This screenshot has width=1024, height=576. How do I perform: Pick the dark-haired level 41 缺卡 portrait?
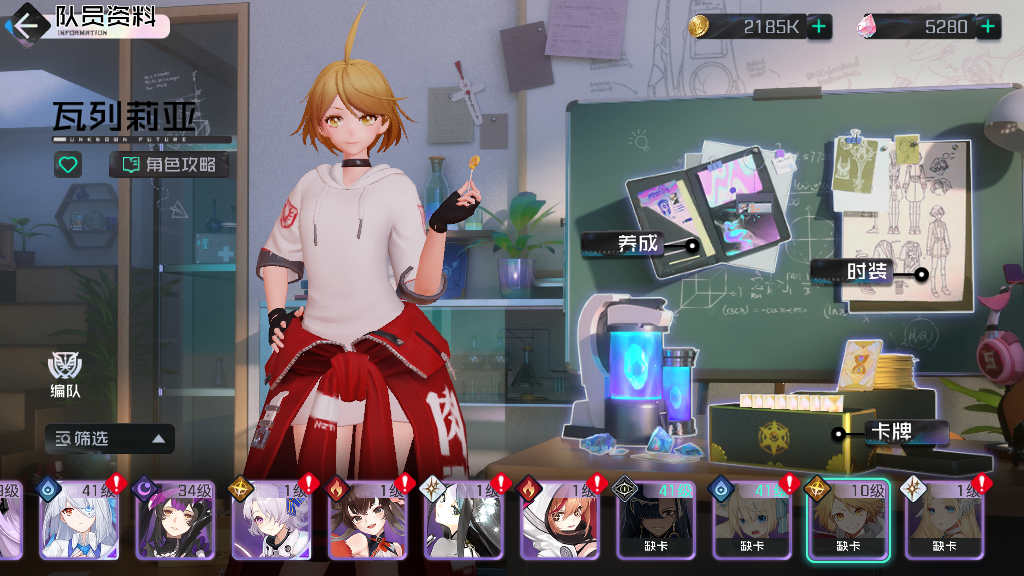(x=656, y=520)
